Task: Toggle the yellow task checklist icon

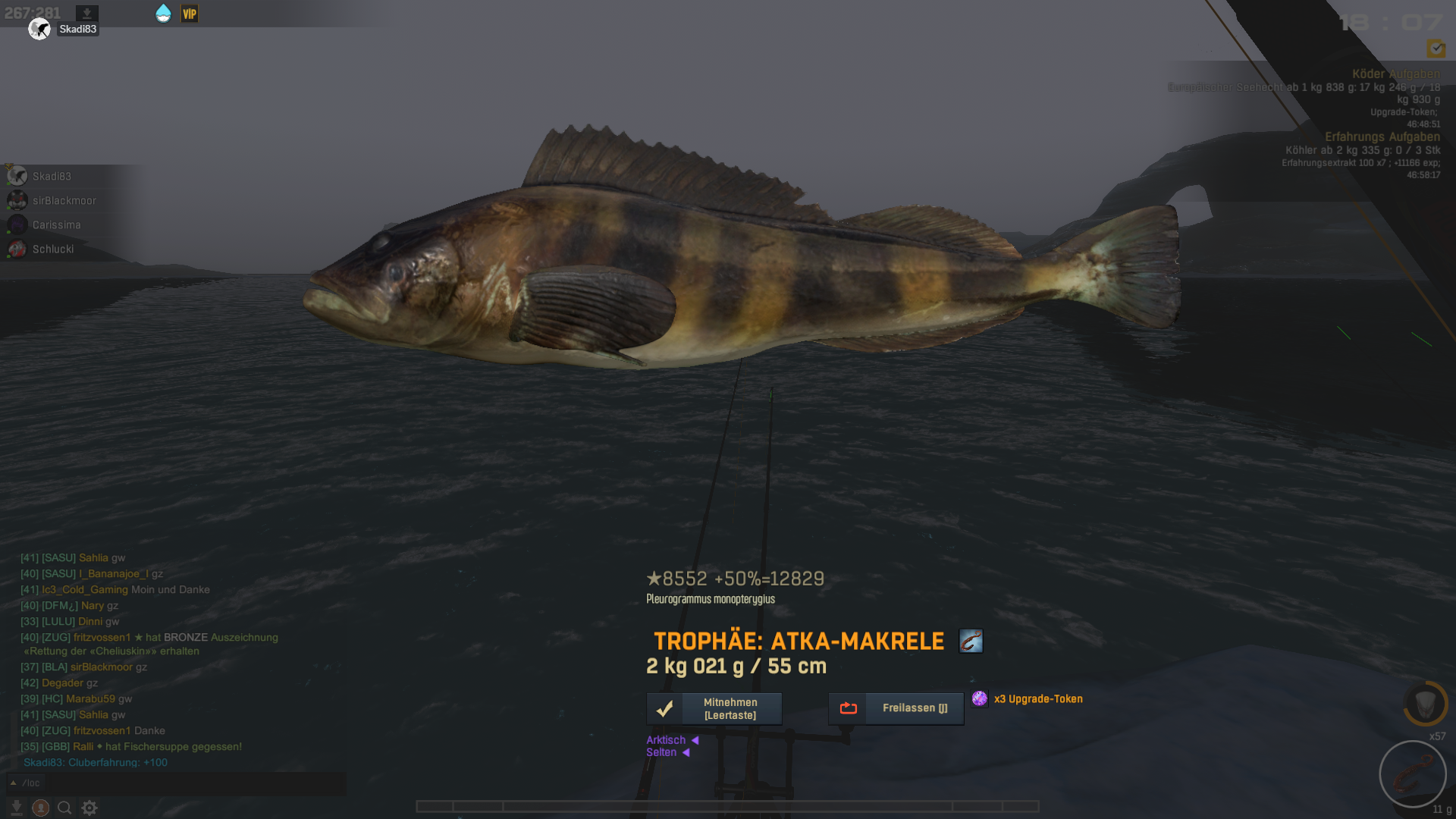Action: point(1436,49)
